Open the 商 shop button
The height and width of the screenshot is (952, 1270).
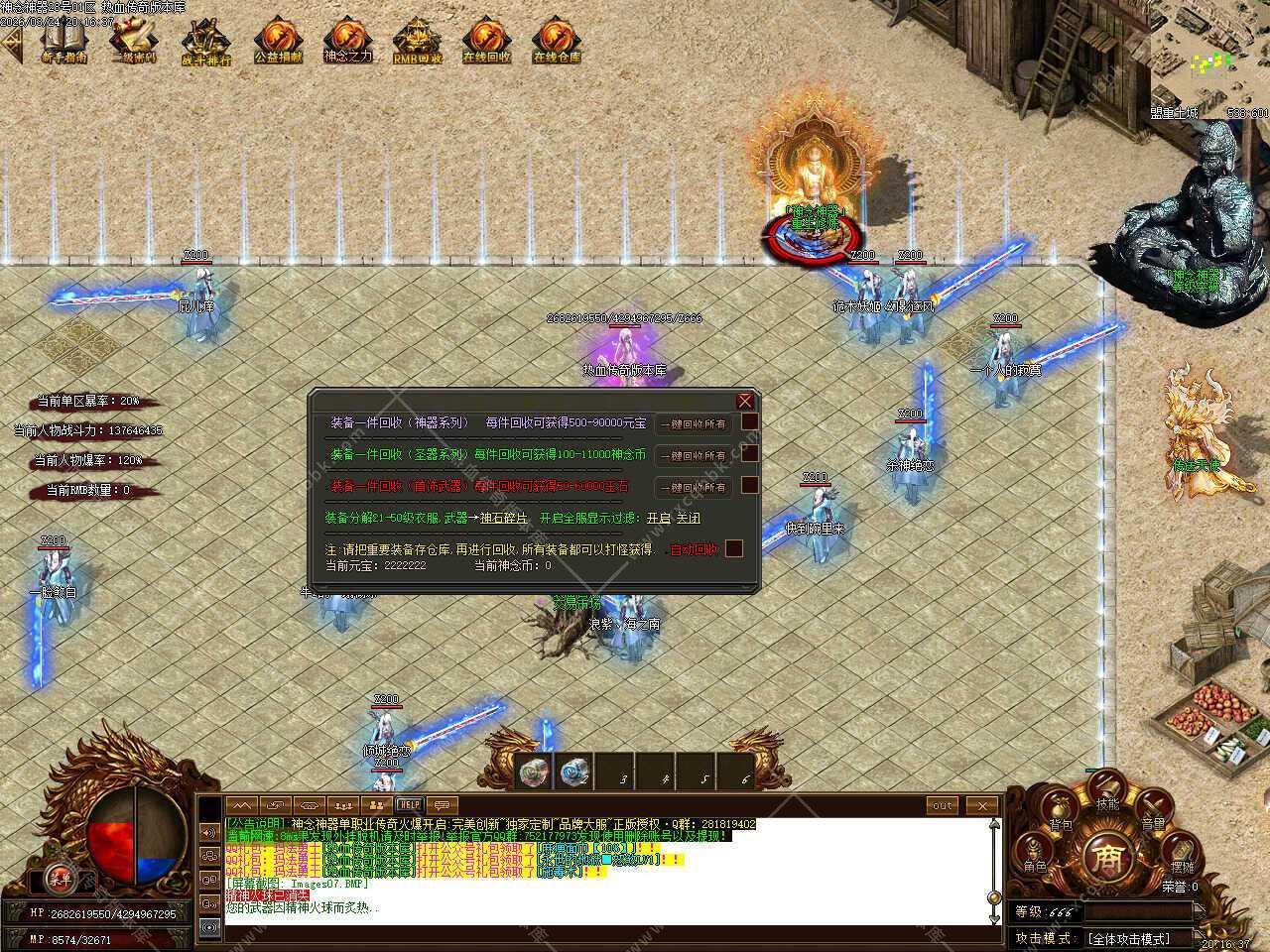click(x=1104, y=857)
